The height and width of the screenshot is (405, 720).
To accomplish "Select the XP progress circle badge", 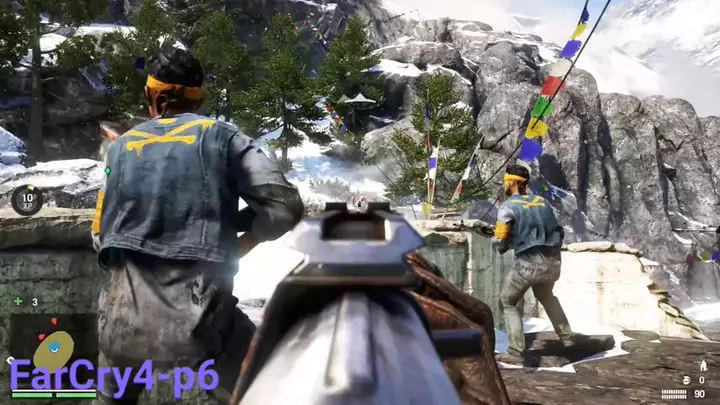I will (x=27, y=200).
